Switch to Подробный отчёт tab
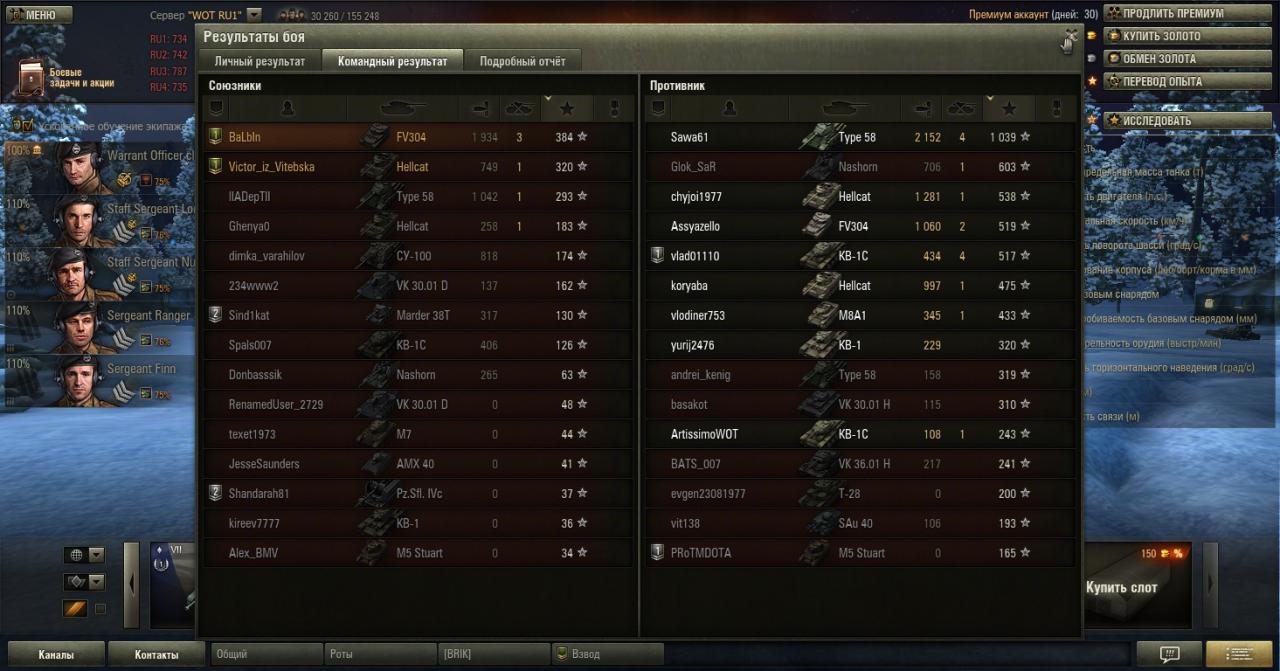Screen dimensions: 1280x671 point(522,61)
